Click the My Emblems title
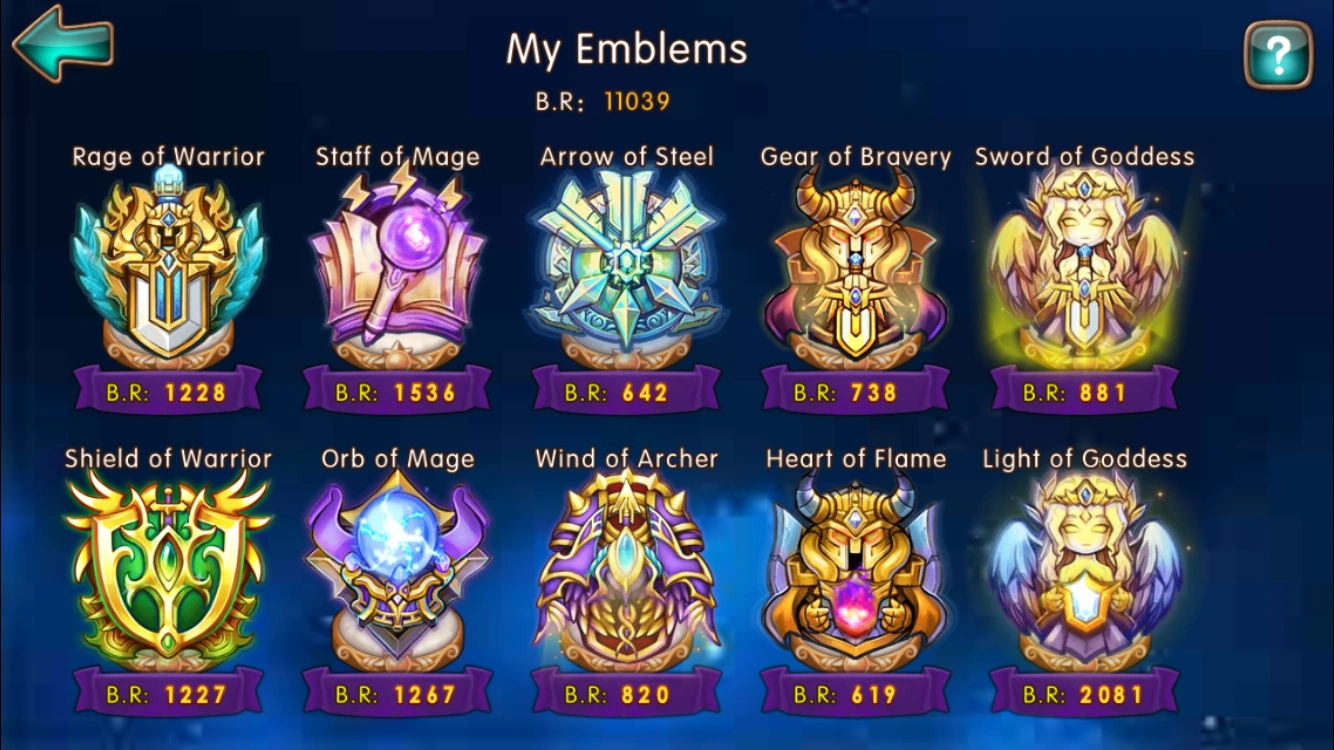The width and height of the screenshot is (1334, 750). pos(628,49)
